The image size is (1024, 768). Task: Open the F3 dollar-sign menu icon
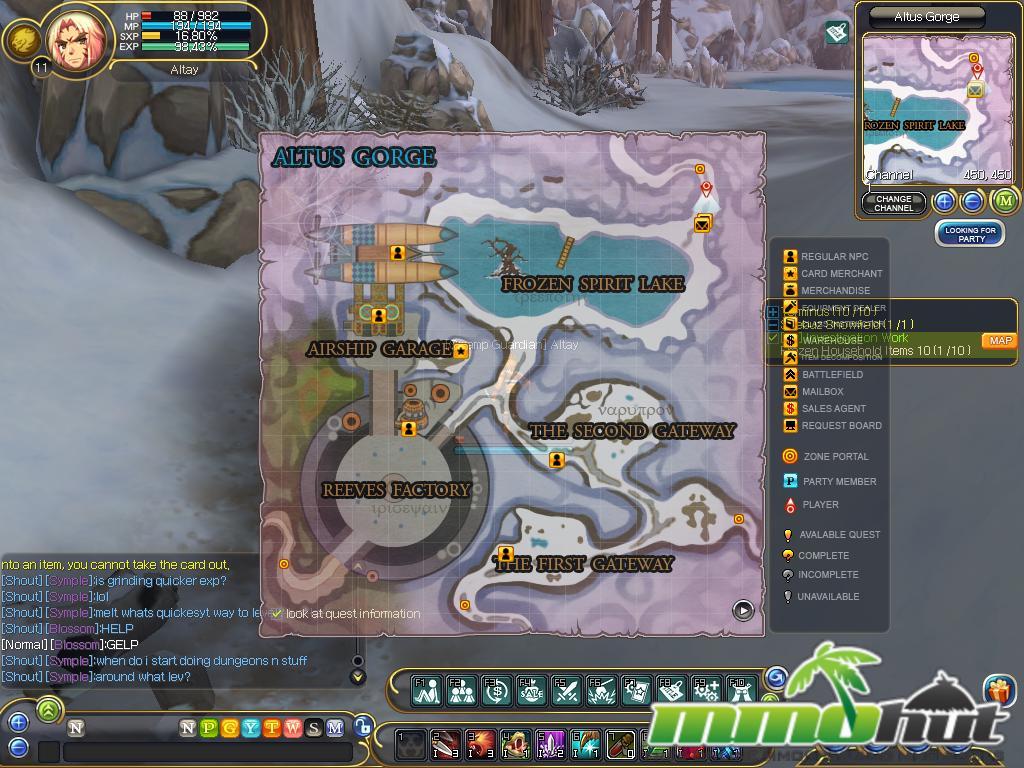click(x=496, y=690)
